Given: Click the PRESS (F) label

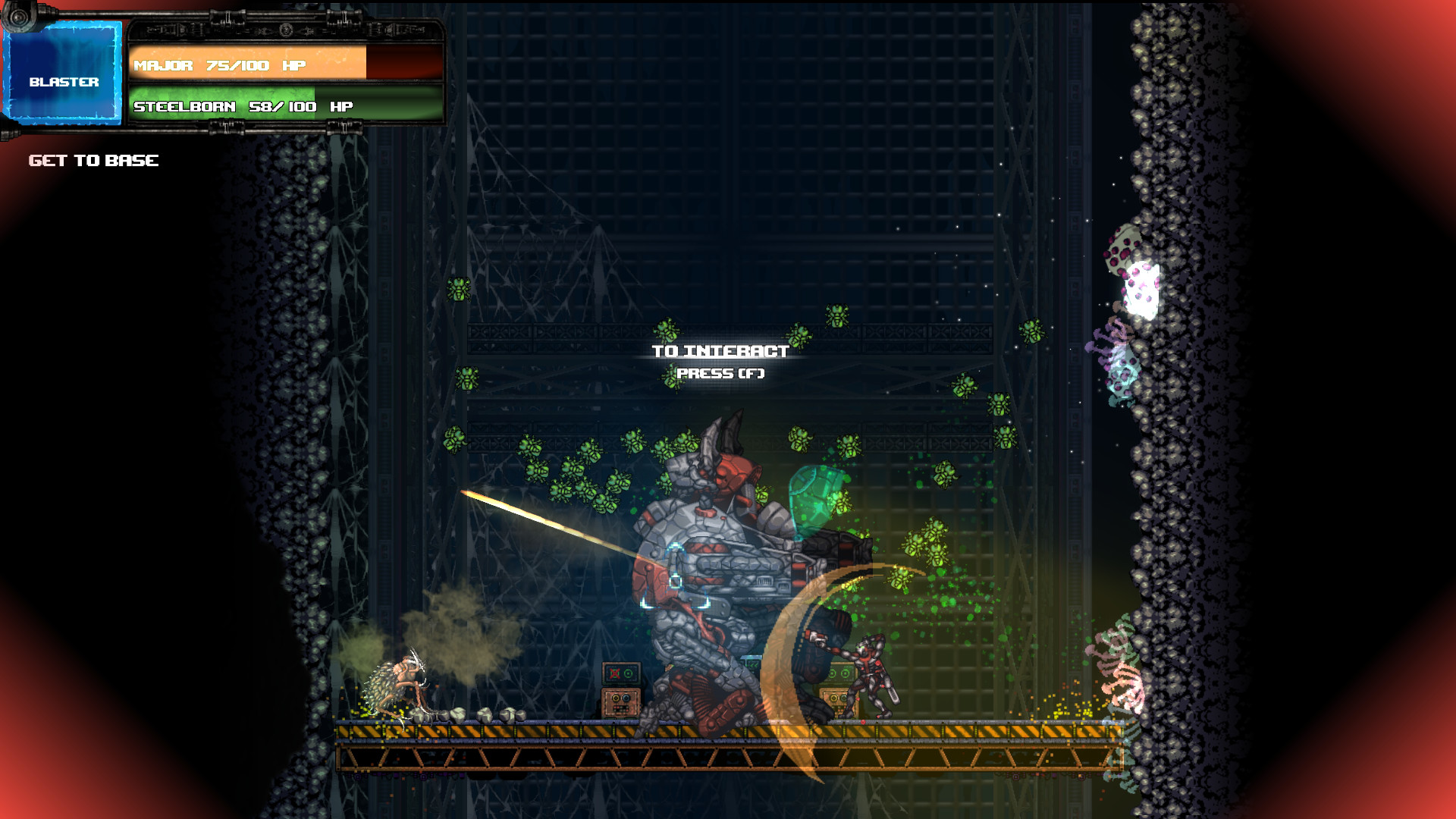Looking at the screenshot, I should pos(722,374).
